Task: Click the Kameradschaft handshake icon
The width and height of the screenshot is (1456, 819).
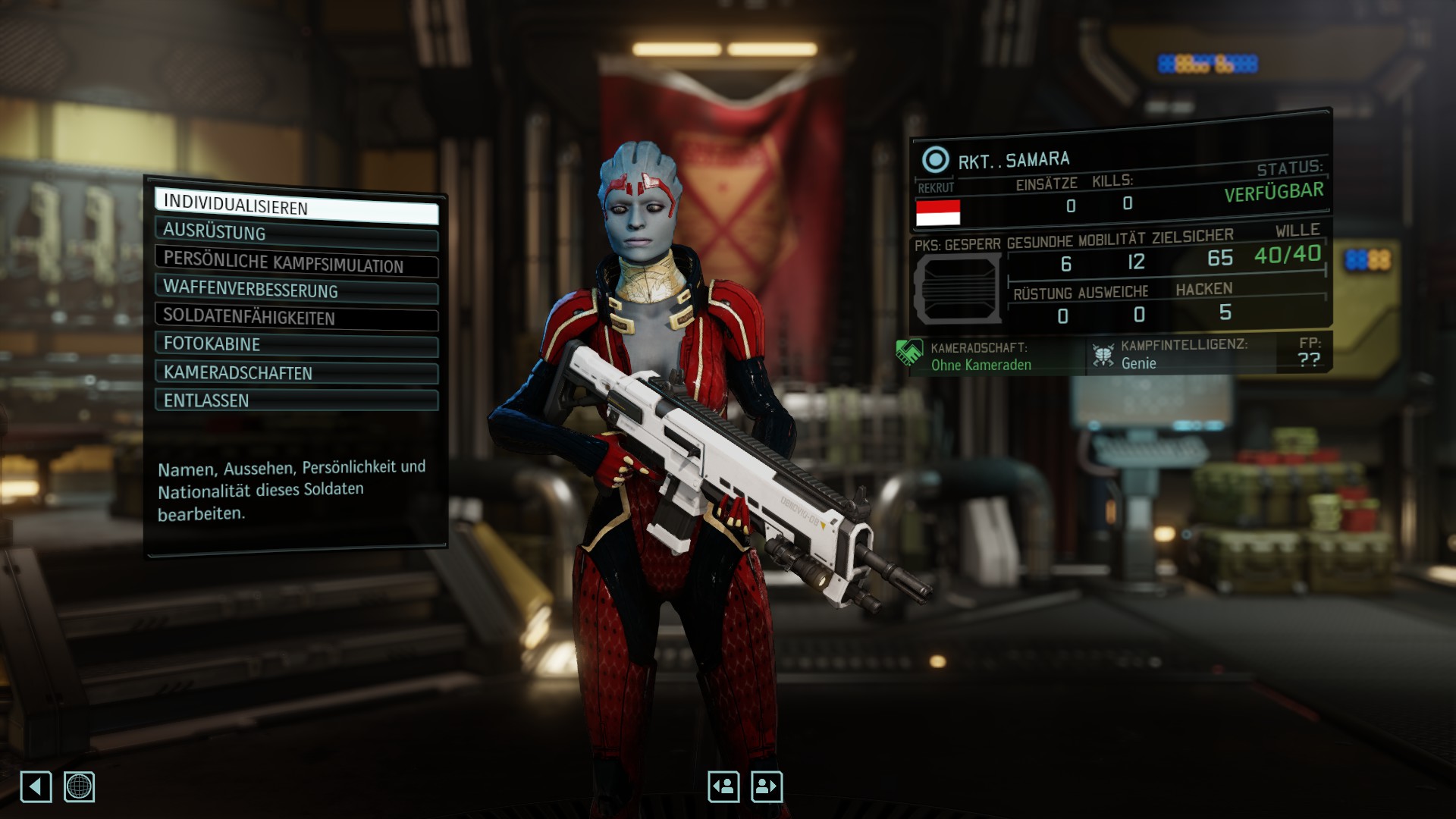Action: coord(909,353)
